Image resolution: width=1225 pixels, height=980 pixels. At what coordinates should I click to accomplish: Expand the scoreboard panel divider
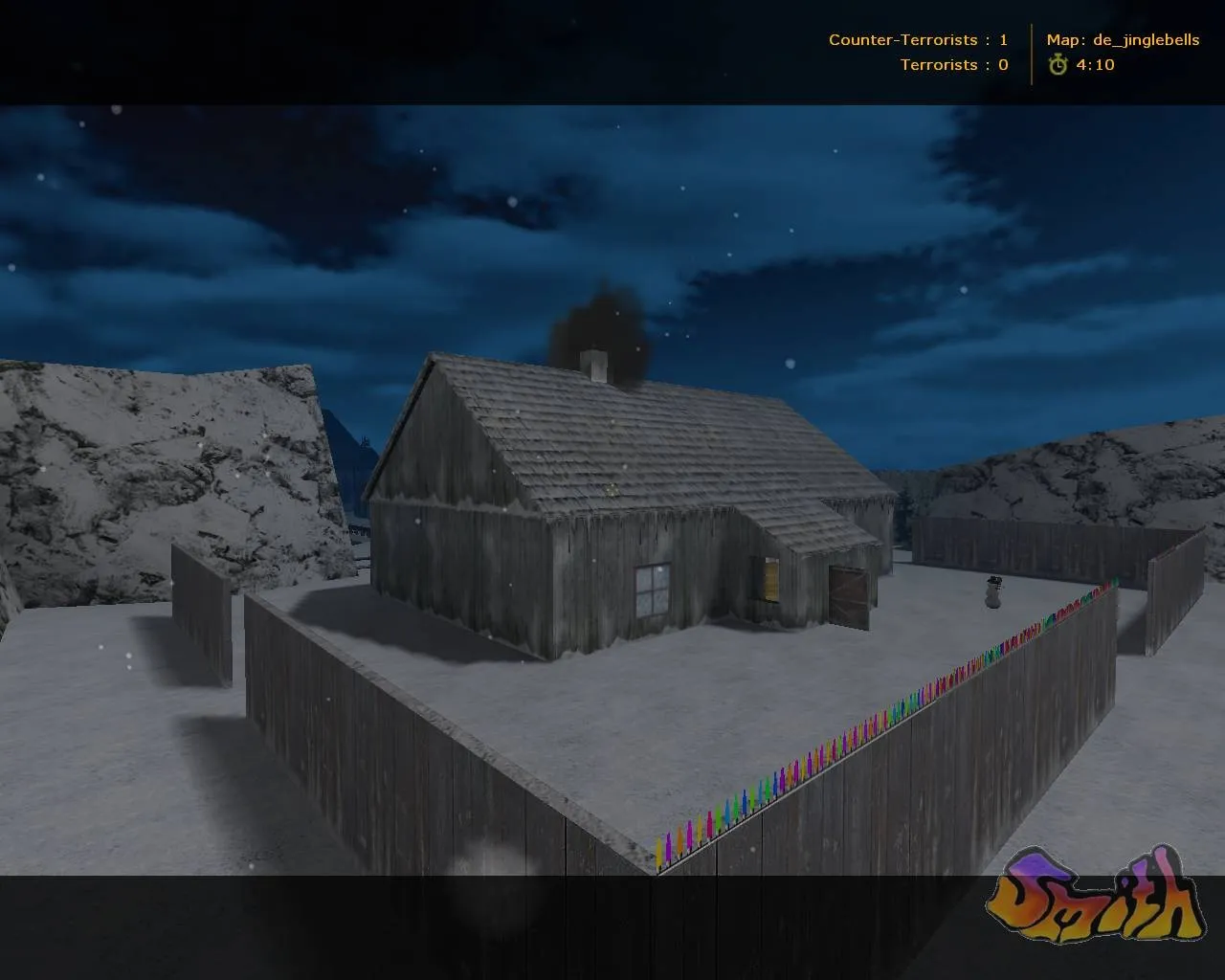point(1031,52)
